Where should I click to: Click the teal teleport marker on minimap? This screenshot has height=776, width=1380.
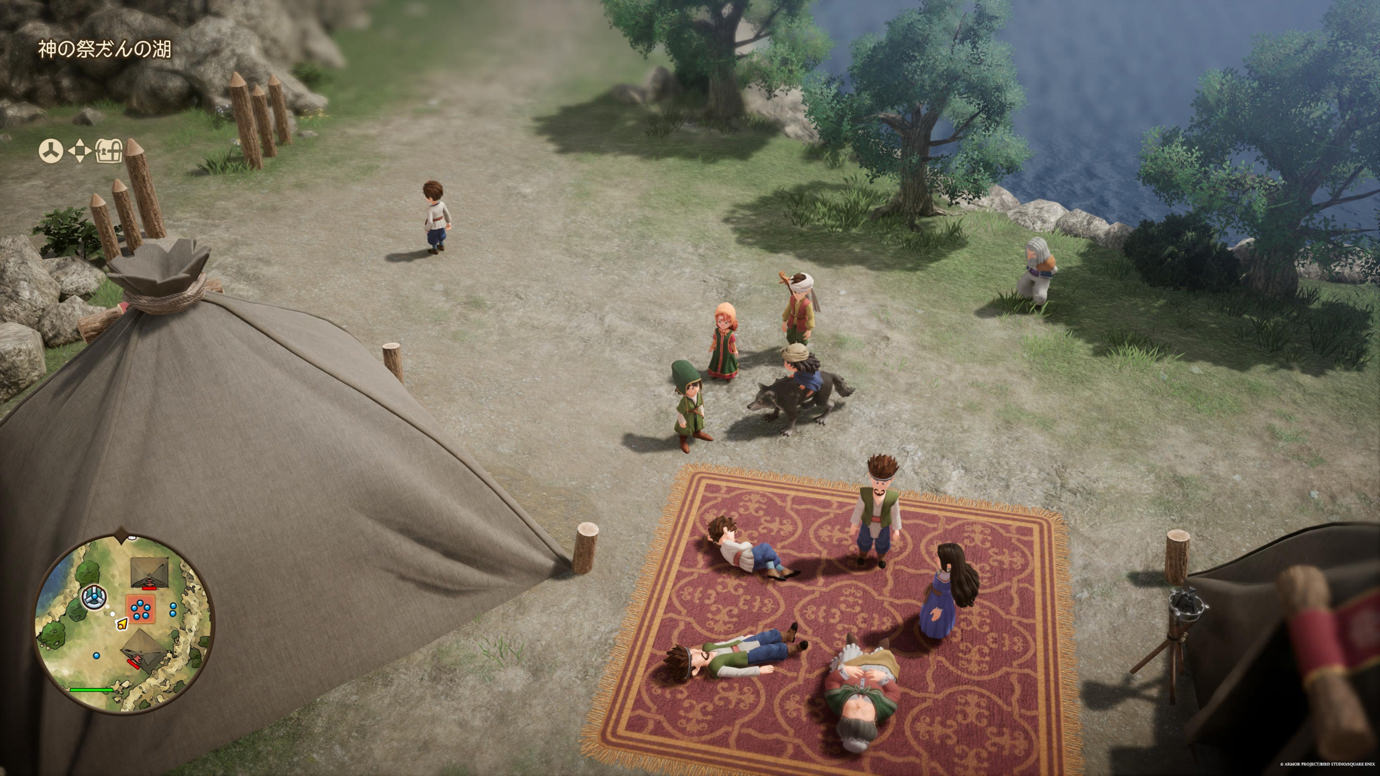tap(94, 597)
